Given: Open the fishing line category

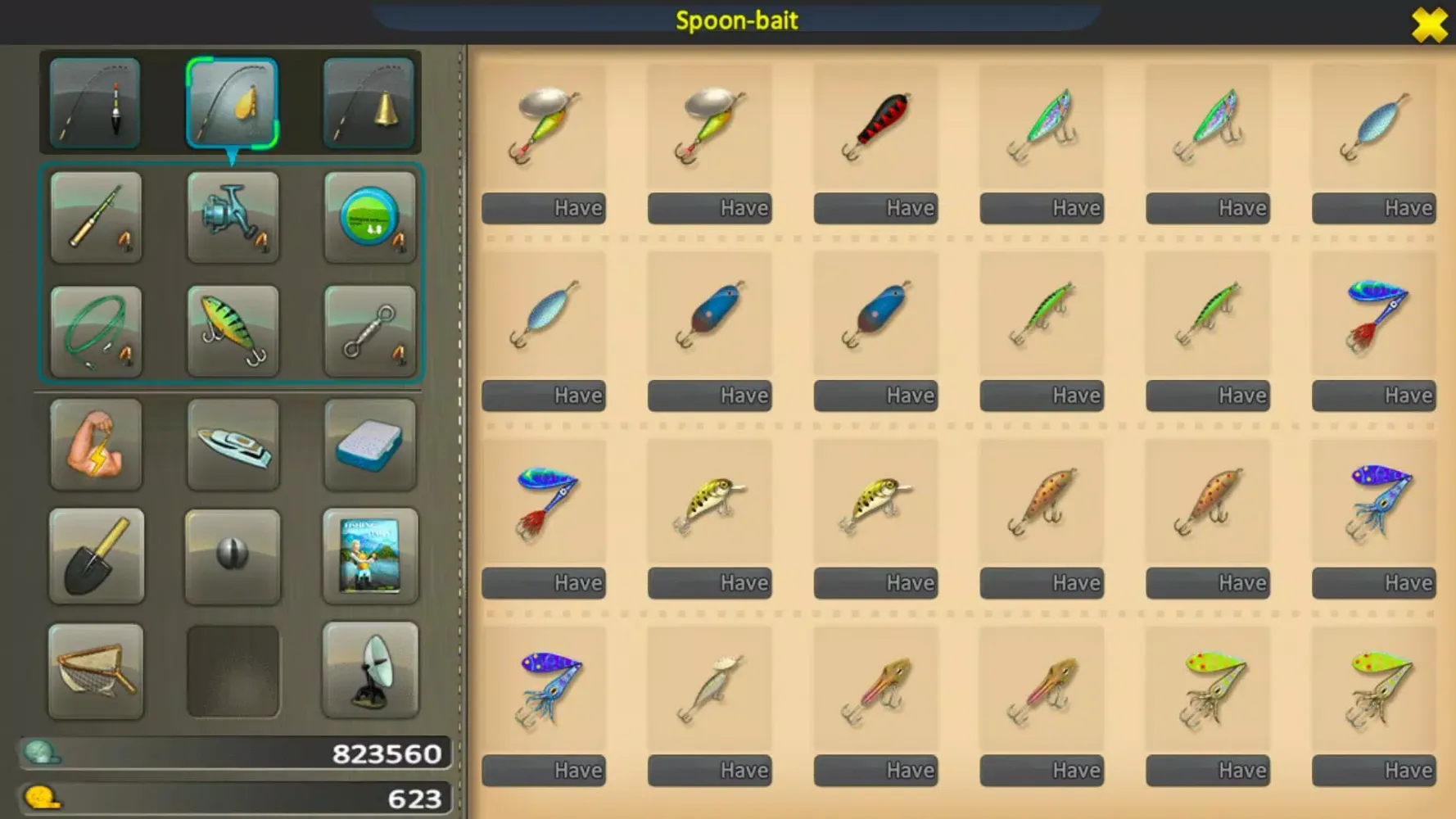Looking at the screenshot, I should coord(370,217).
